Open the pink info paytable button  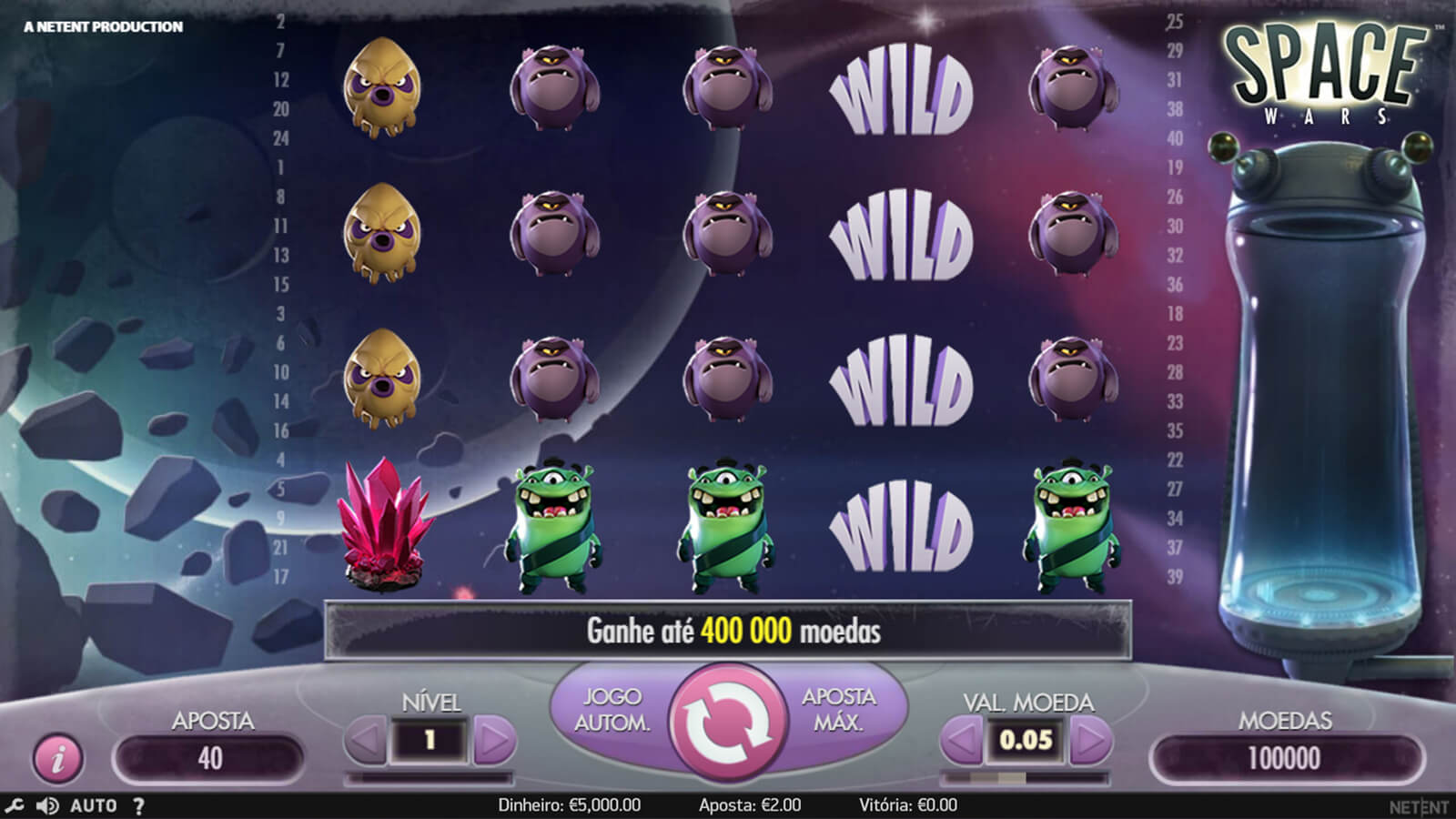point(57,757)
